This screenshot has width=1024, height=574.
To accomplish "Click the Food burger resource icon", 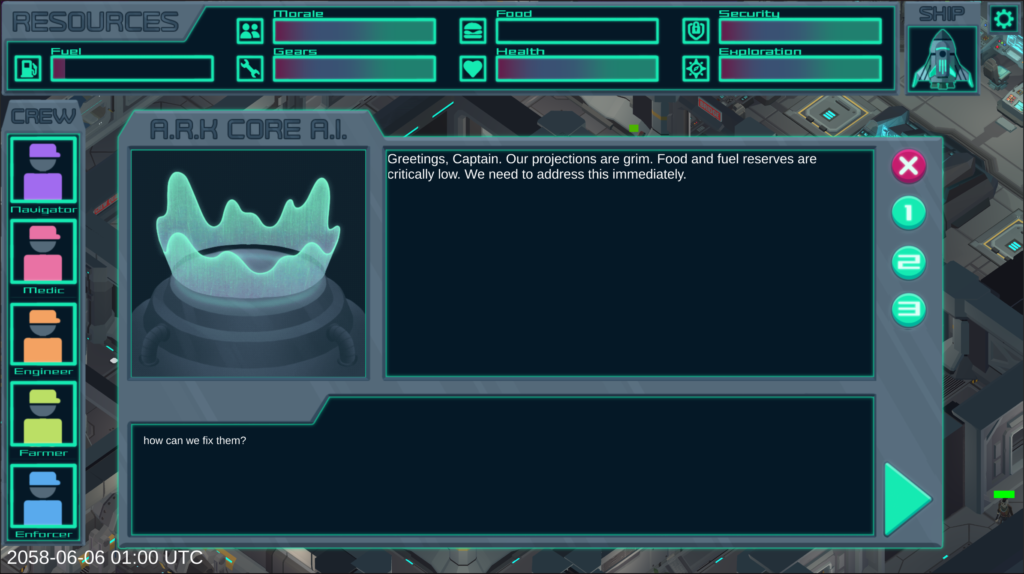I will click(473, 31).
